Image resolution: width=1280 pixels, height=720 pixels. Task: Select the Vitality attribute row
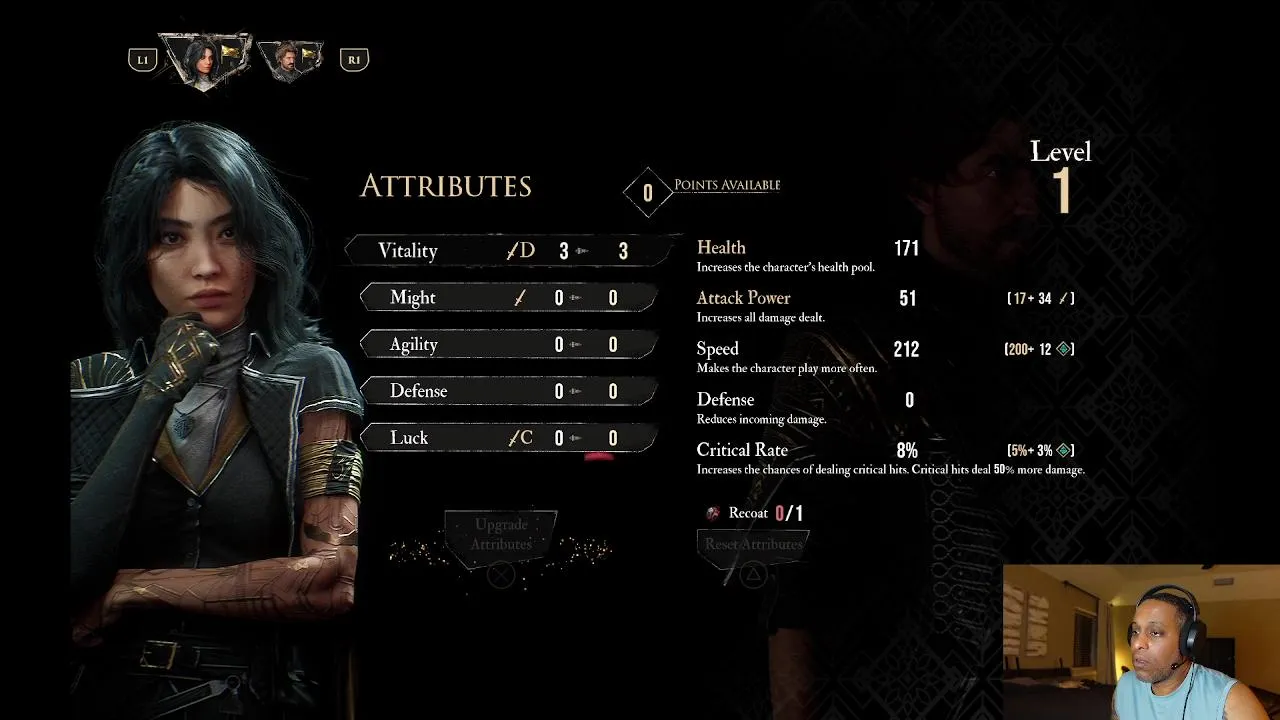510,251
